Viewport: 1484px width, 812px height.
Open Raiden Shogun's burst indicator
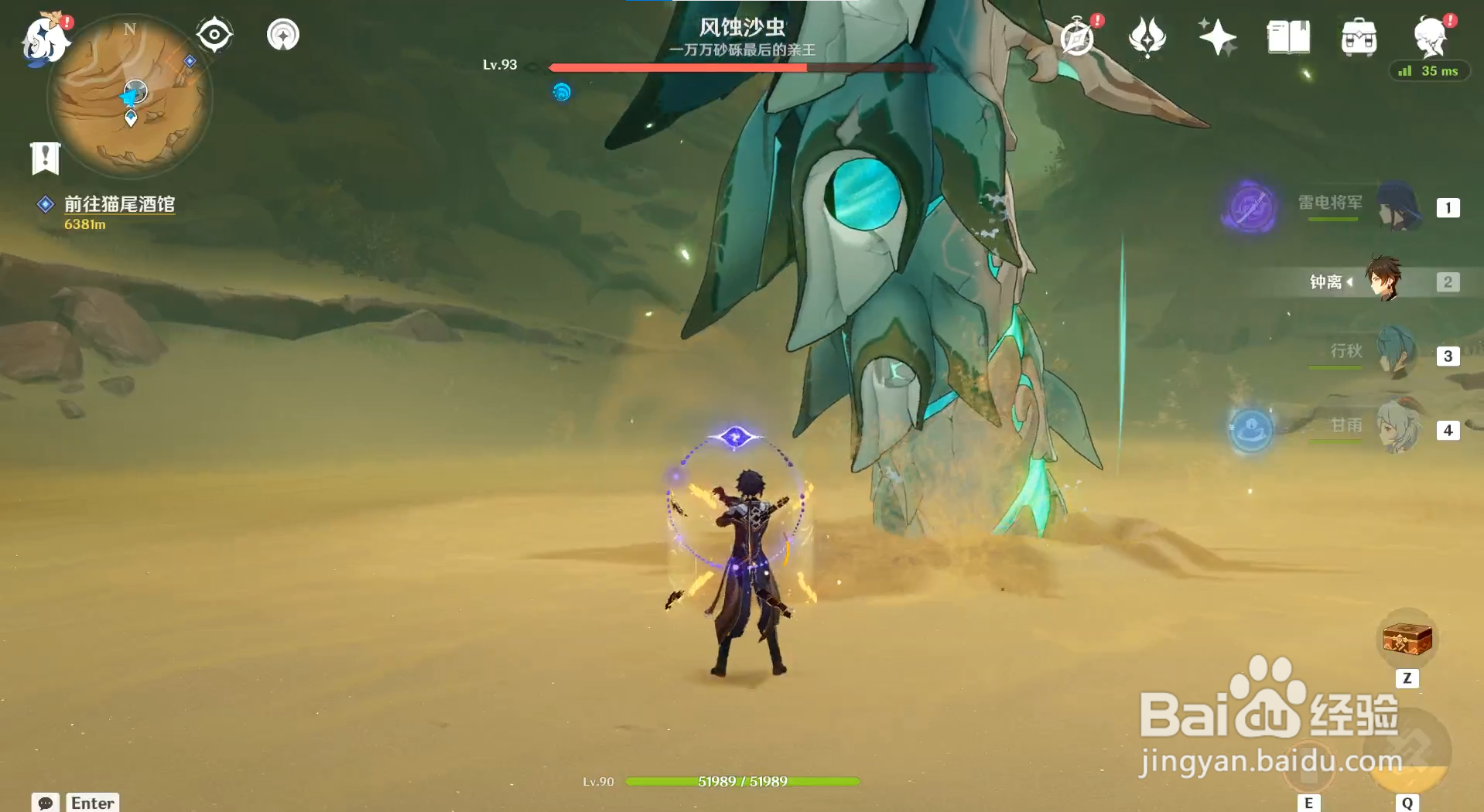[x=1250, y=207]
